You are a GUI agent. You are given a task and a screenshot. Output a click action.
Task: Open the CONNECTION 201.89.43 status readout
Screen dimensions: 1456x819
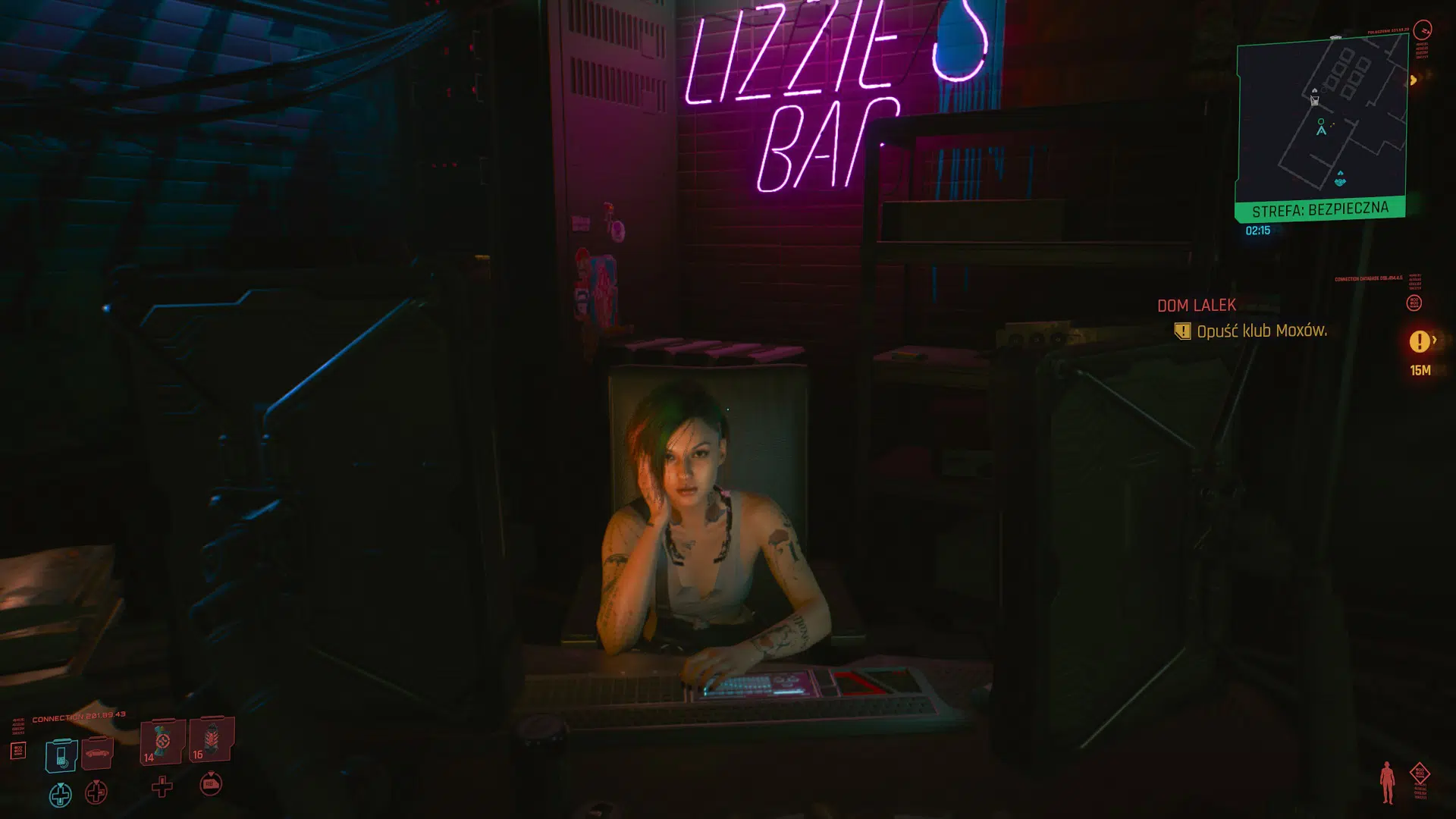point(78,715)
